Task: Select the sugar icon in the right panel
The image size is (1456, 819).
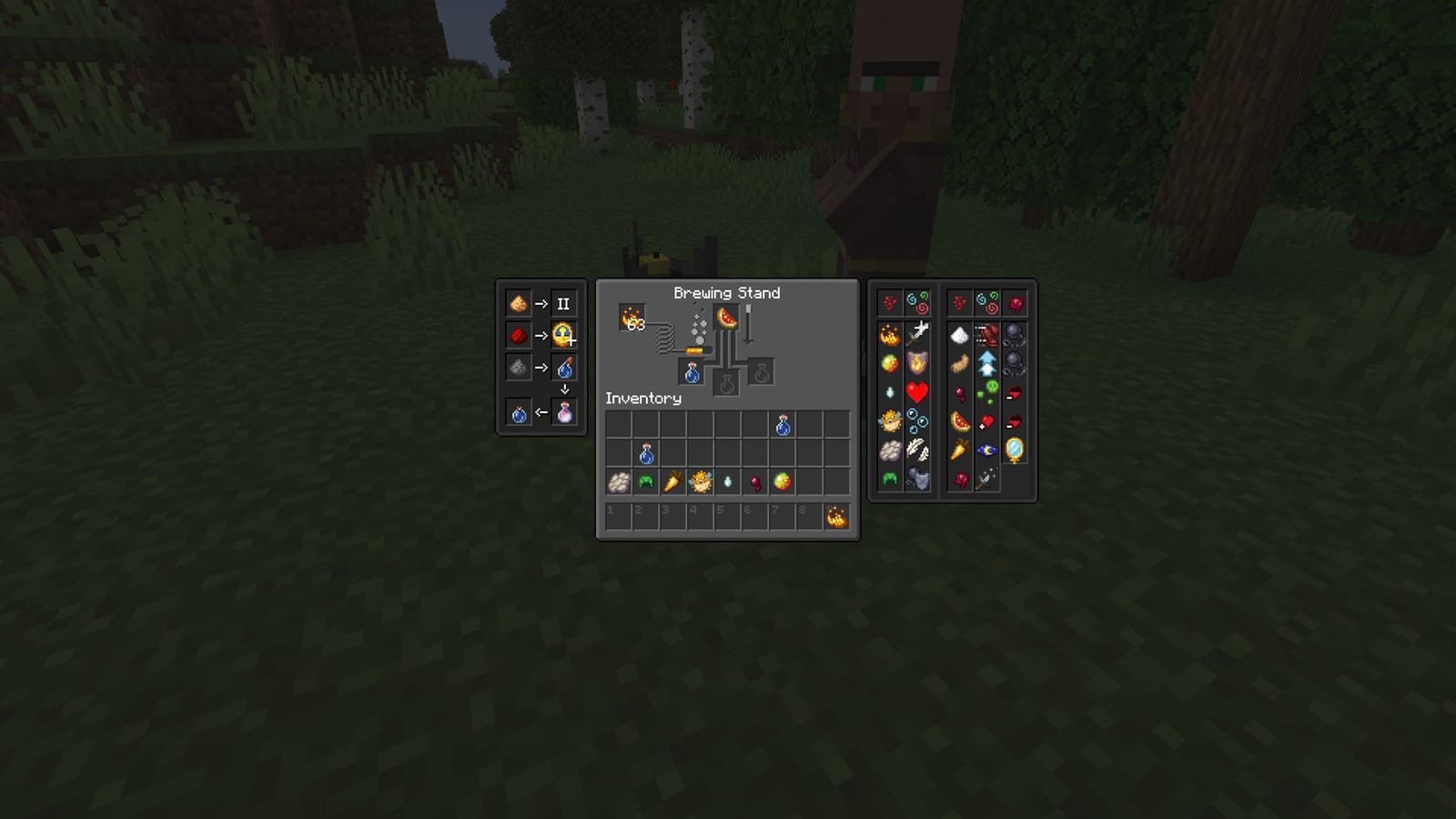Action: 959,334
